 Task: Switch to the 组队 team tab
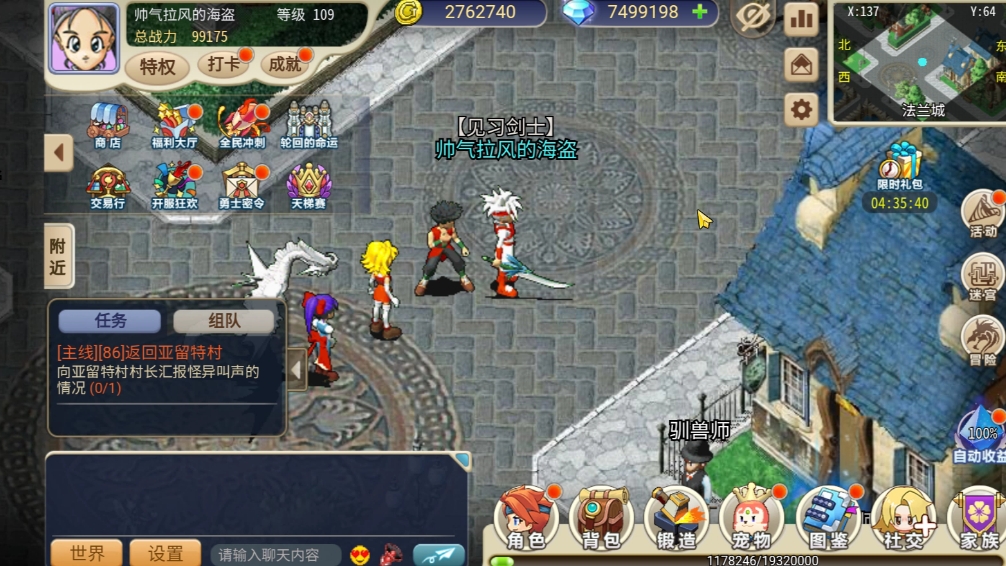(223, 321)
